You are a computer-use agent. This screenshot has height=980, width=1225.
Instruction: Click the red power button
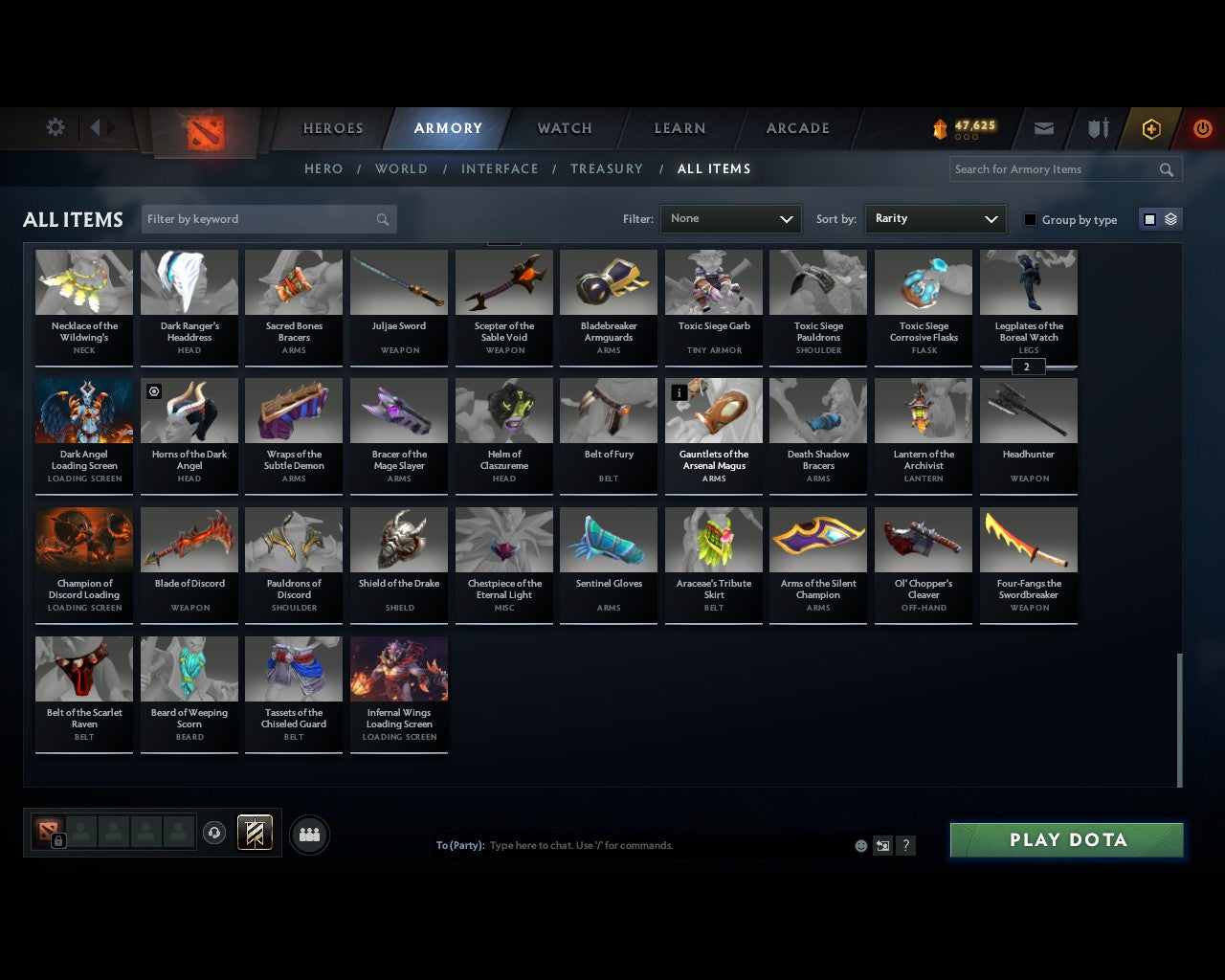1203,127
